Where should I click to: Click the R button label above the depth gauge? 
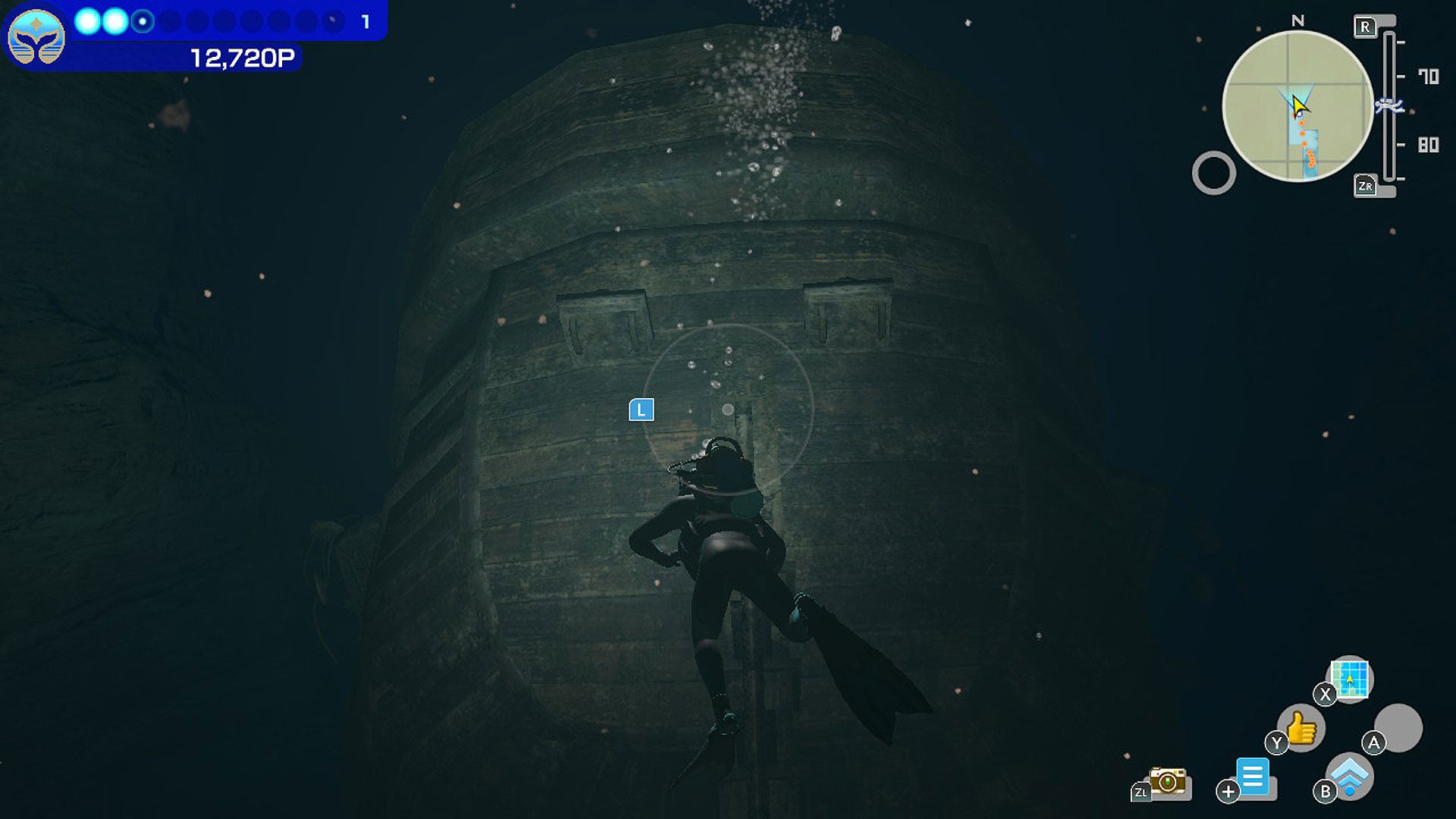(1367, 25)
